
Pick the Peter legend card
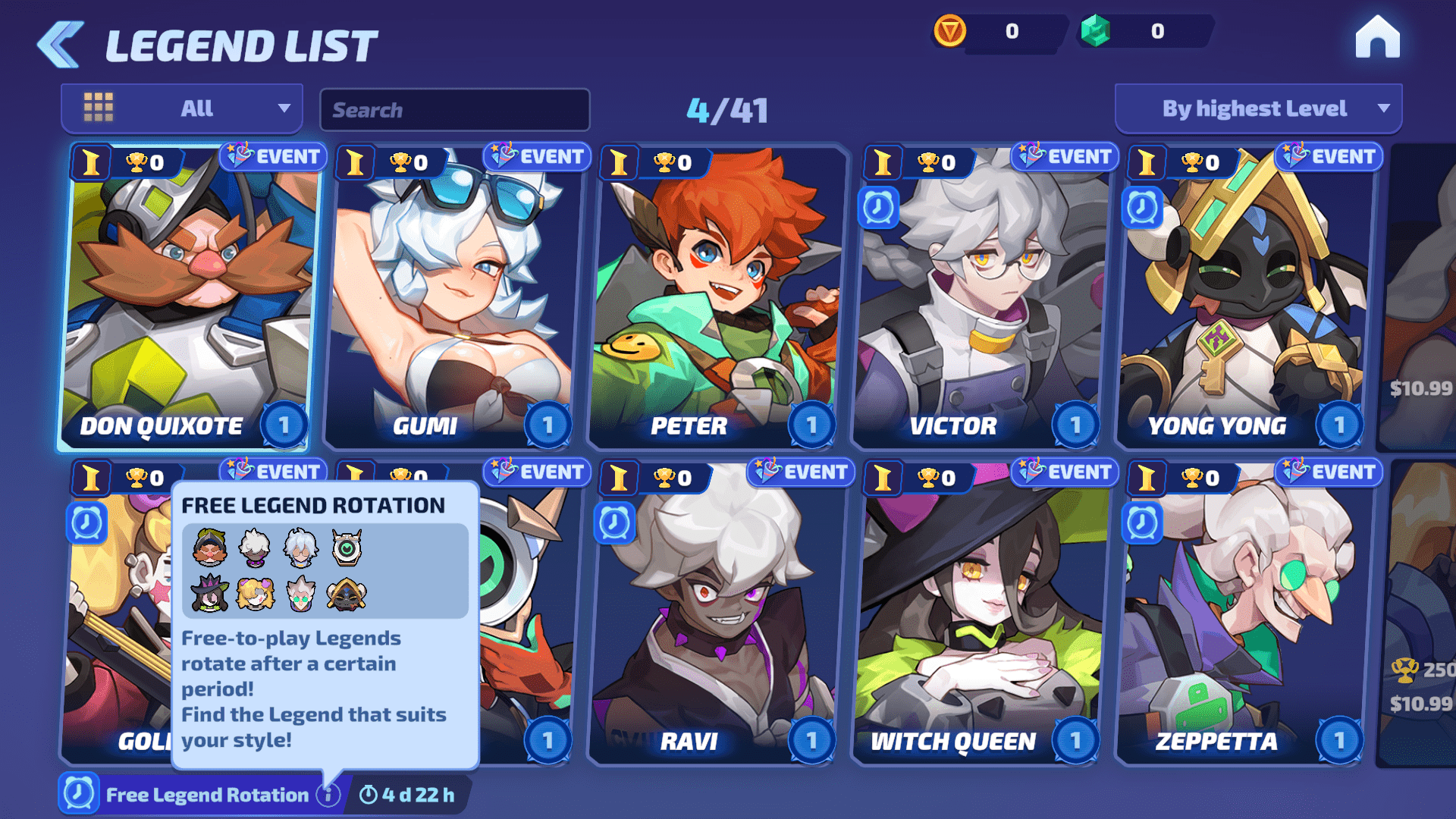(x=716, y=296)
